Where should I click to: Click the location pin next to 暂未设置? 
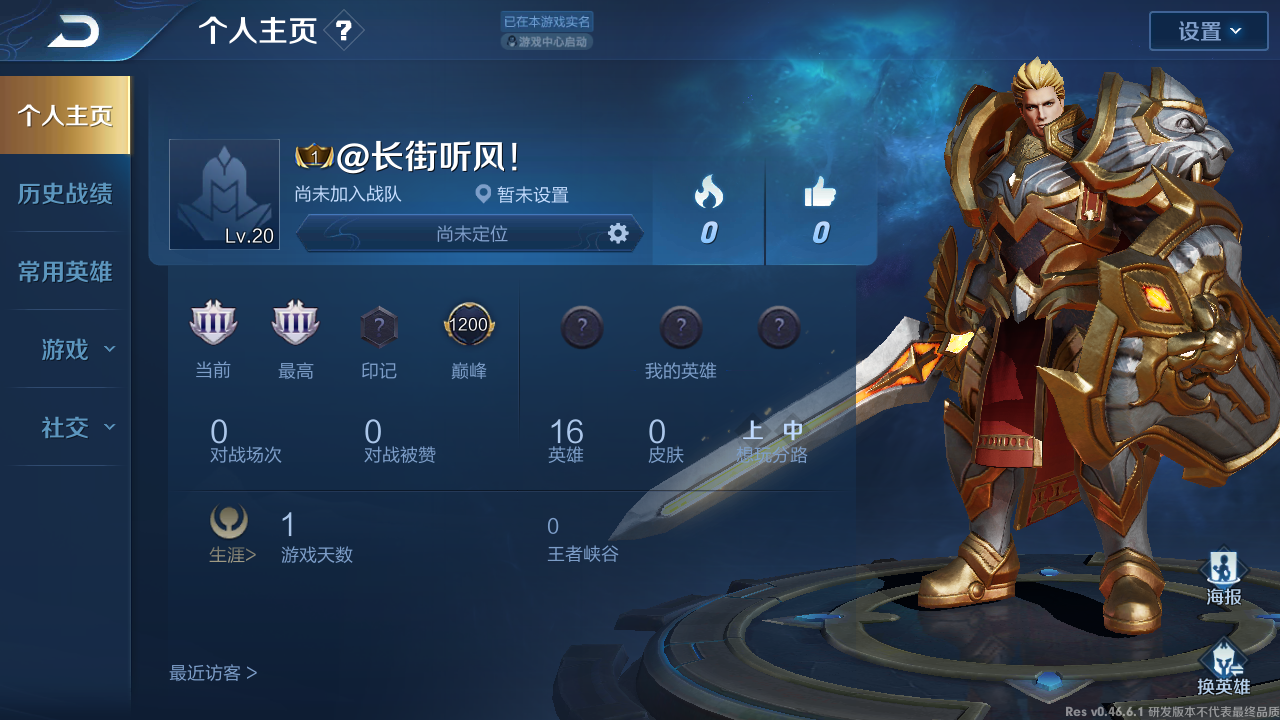[483, 195]
